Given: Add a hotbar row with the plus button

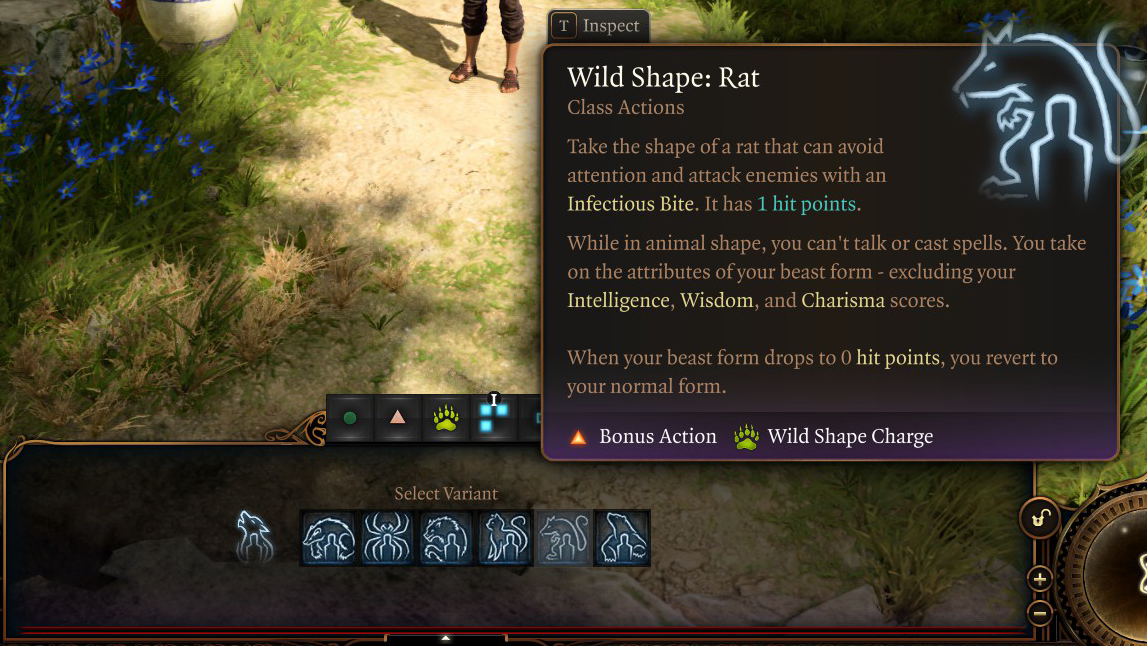Looking at the screenshot, I should [1039, 578].
